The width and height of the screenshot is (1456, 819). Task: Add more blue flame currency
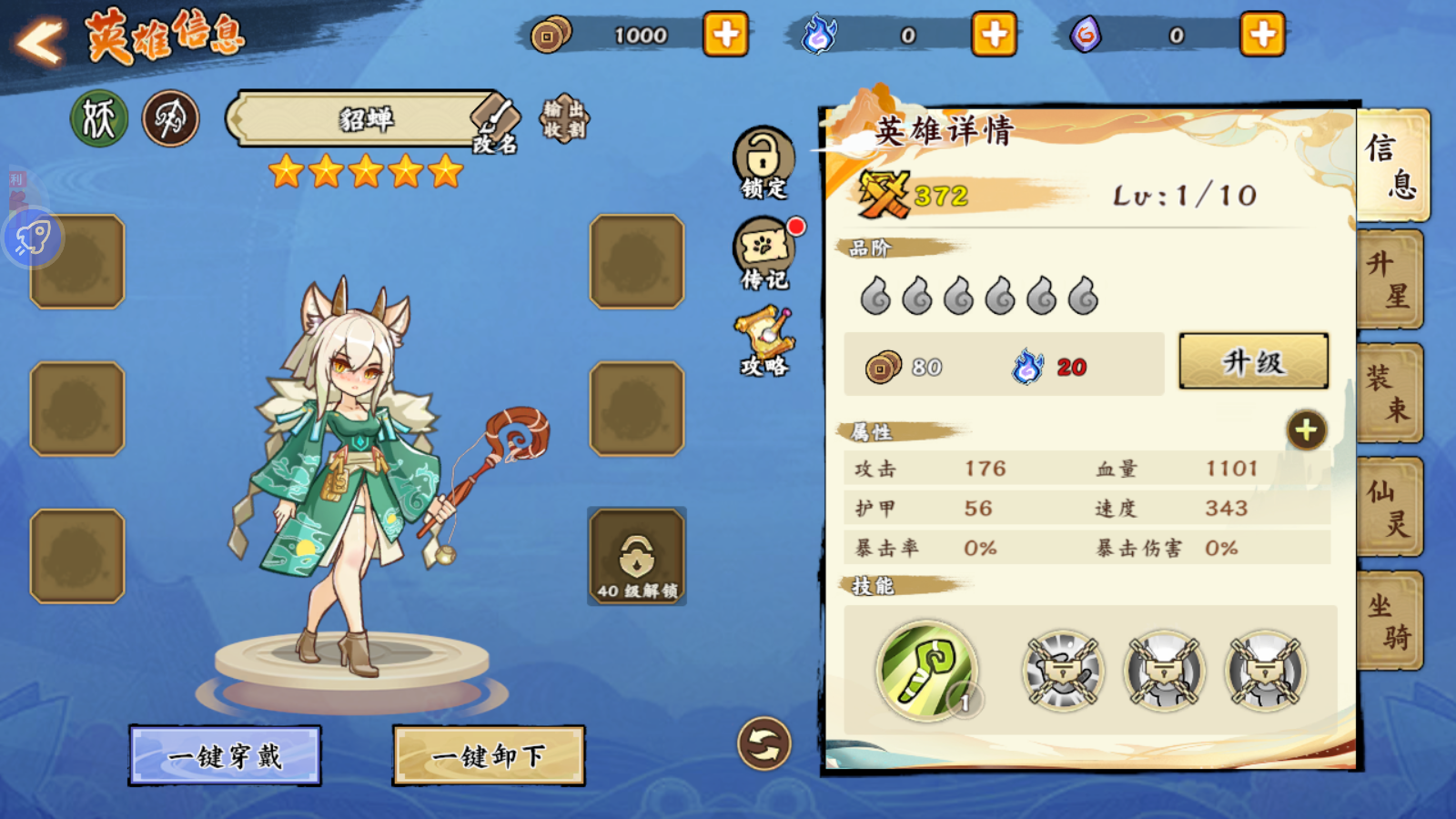994,35
